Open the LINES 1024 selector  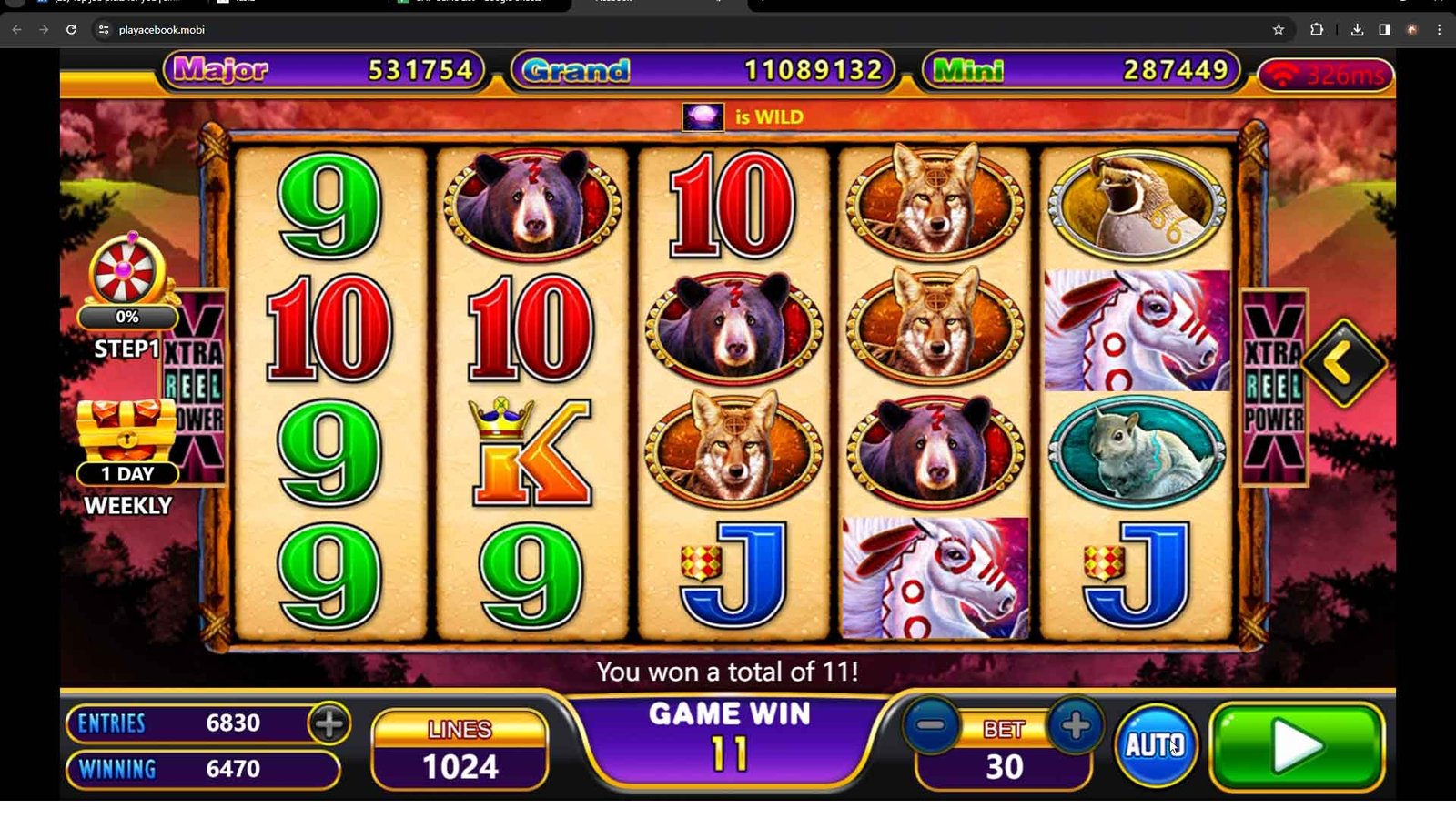click(460, 750)
